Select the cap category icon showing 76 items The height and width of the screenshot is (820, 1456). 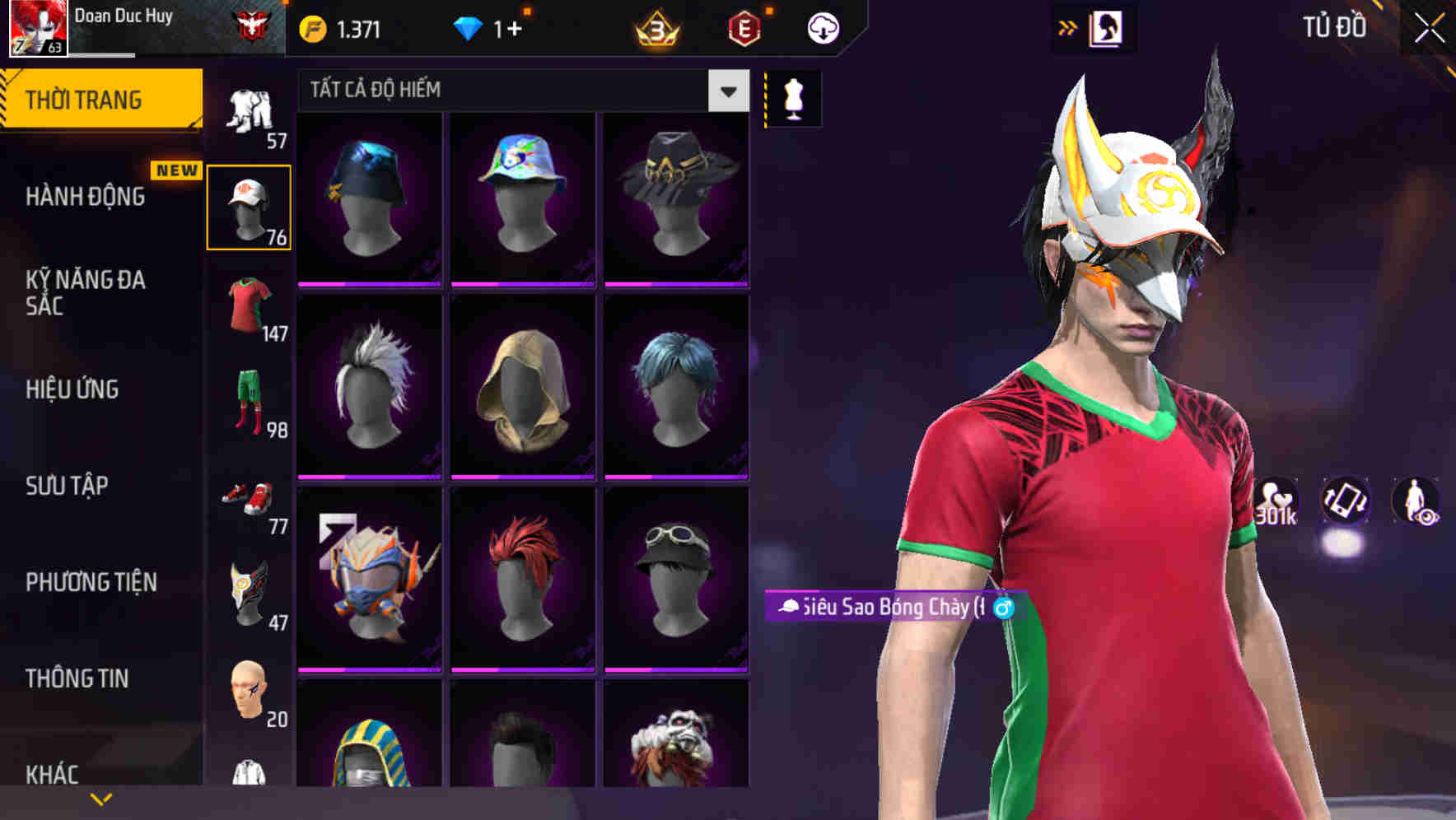coord(250,205)
